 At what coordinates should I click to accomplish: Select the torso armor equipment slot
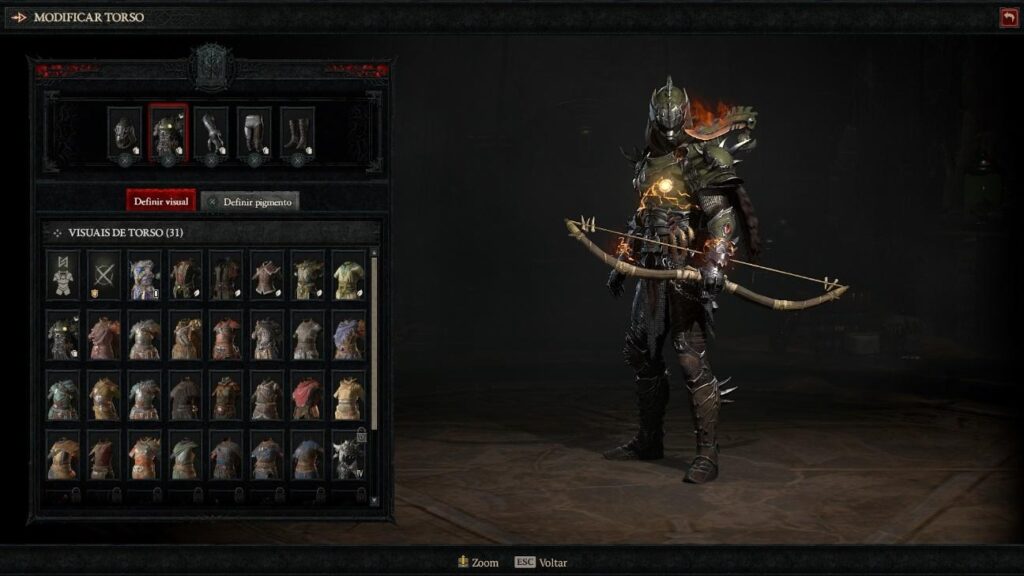168,132
